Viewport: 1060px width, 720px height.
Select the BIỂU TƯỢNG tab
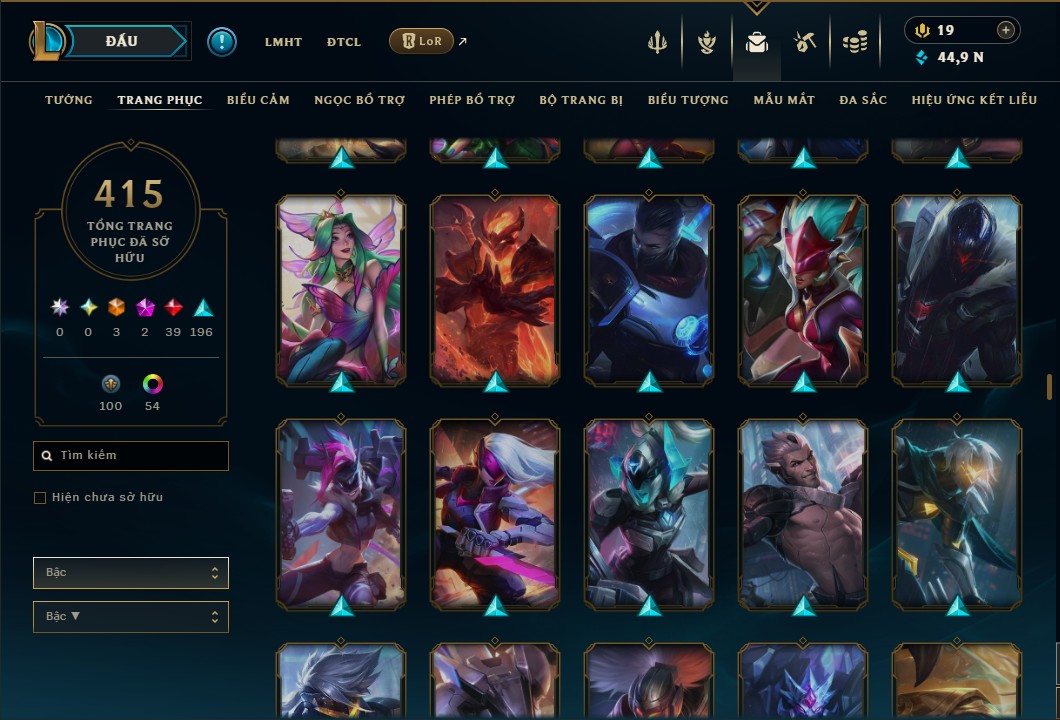coord(688,100)
